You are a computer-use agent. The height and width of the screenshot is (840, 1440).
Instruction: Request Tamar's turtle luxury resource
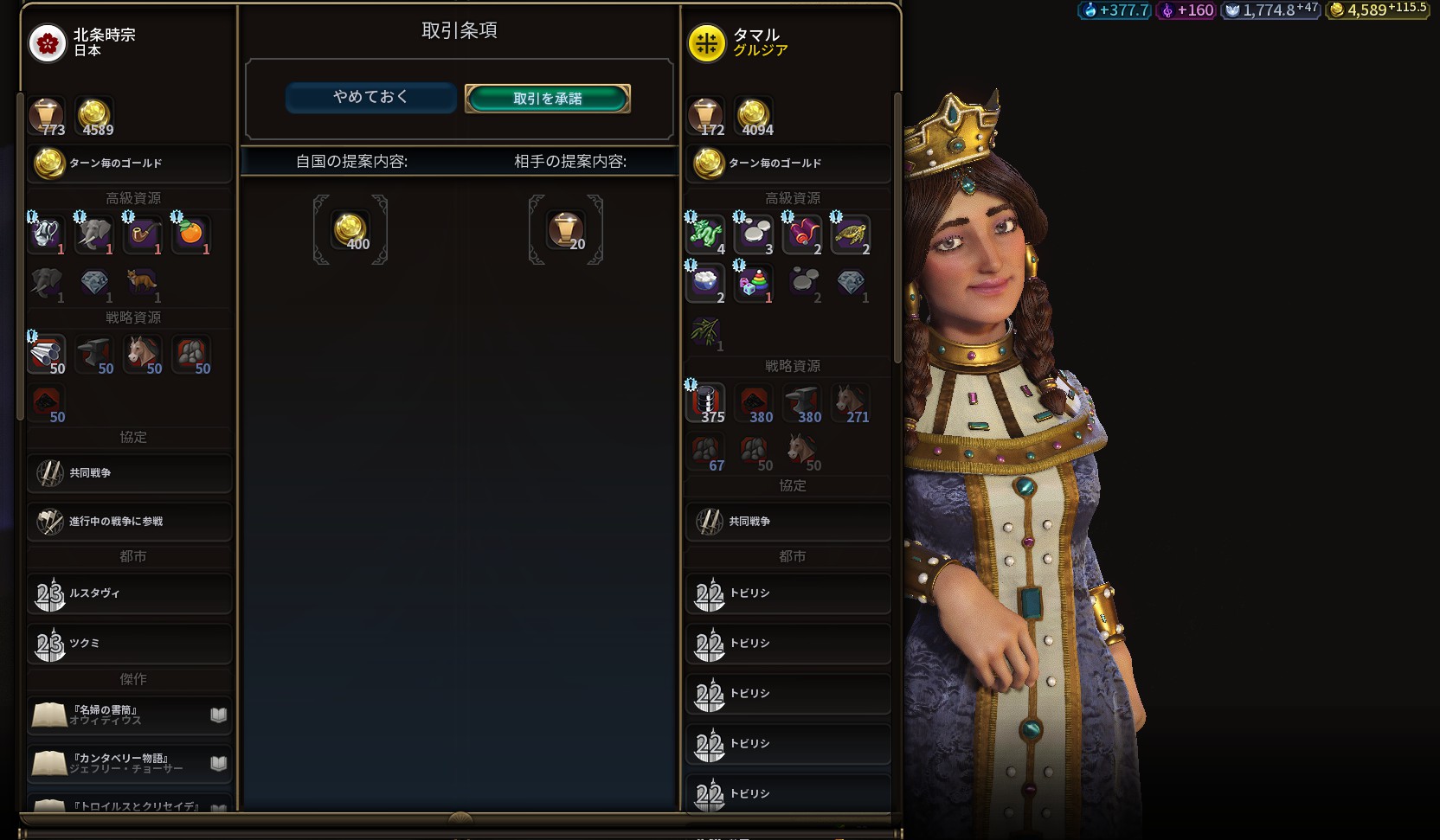point(852,234)
